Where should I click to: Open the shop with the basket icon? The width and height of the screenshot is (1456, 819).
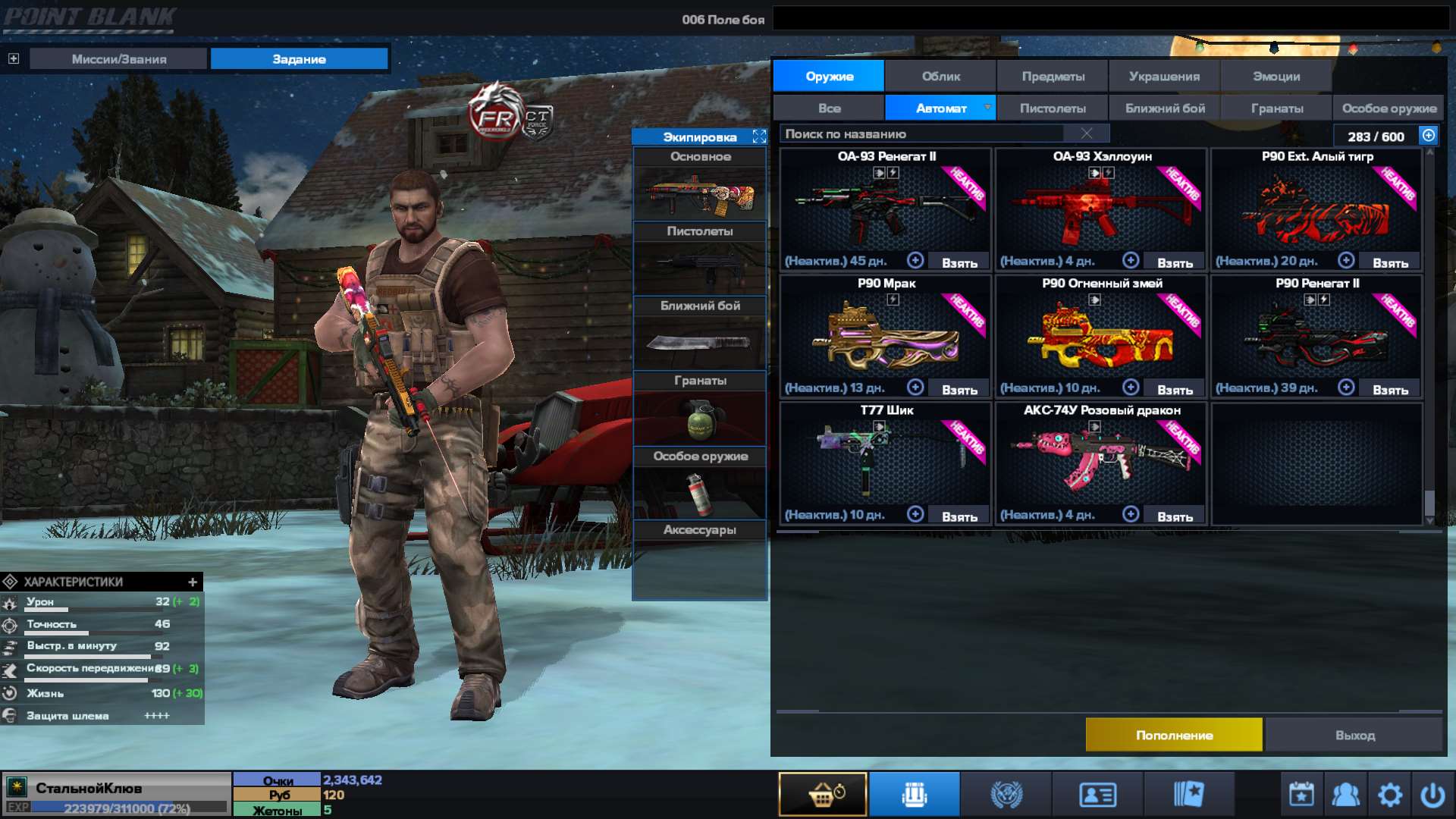coord(822,793)
